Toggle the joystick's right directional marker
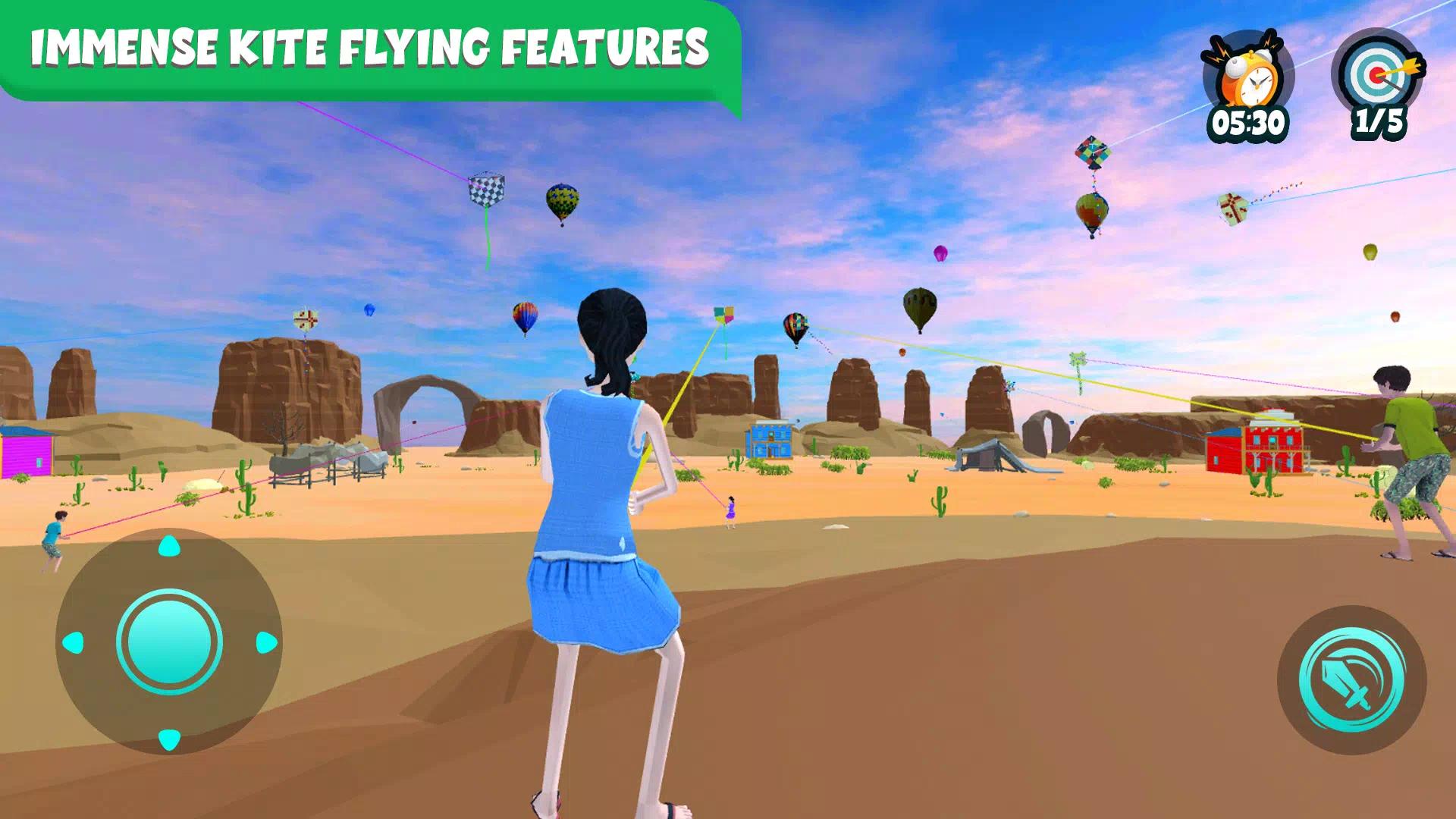Viewport: 1456px width, 819px height. [265, 641]
